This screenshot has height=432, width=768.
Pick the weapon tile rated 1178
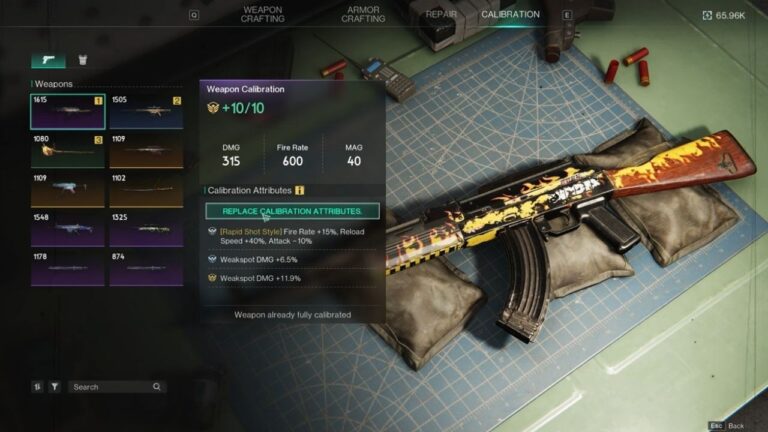pos(68,267)
